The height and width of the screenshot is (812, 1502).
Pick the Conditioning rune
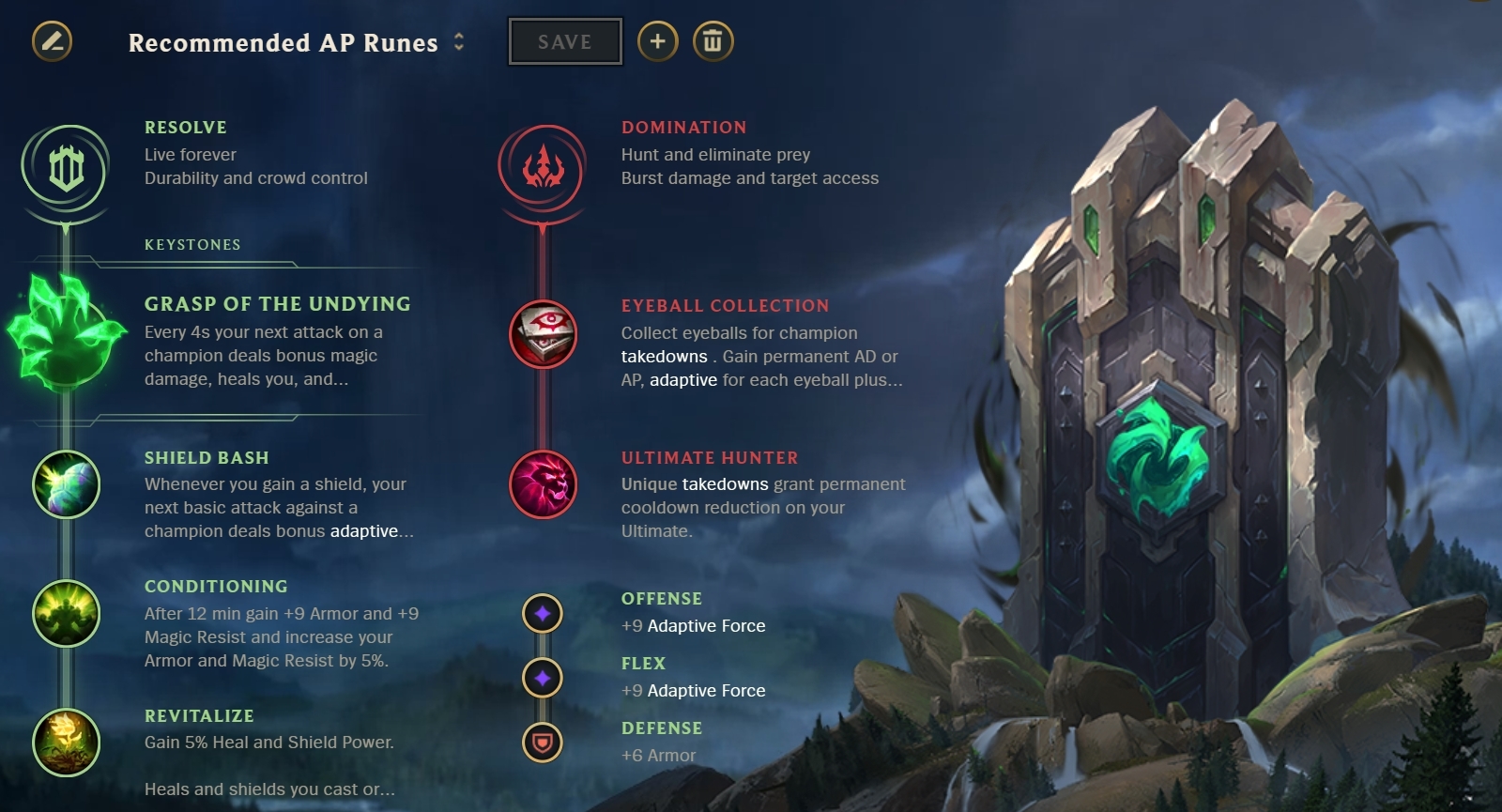pos(66,614)
